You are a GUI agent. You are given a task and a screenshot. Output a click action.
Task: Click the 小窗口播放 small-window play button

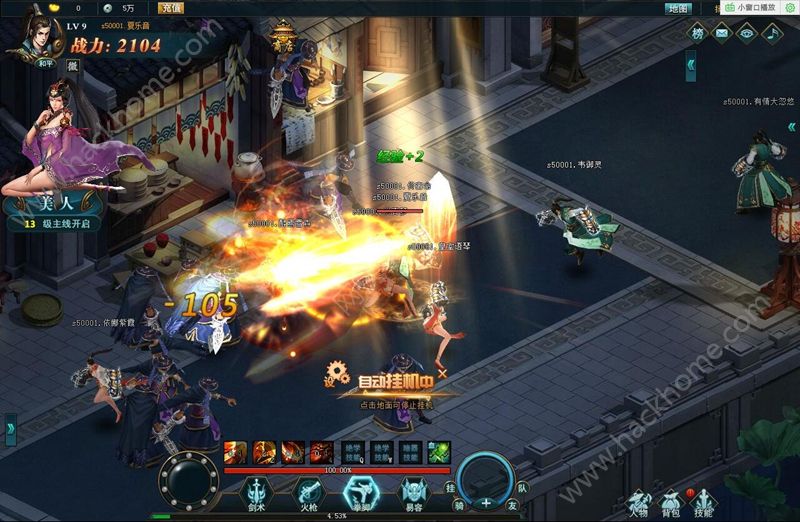tap(751, 8)
